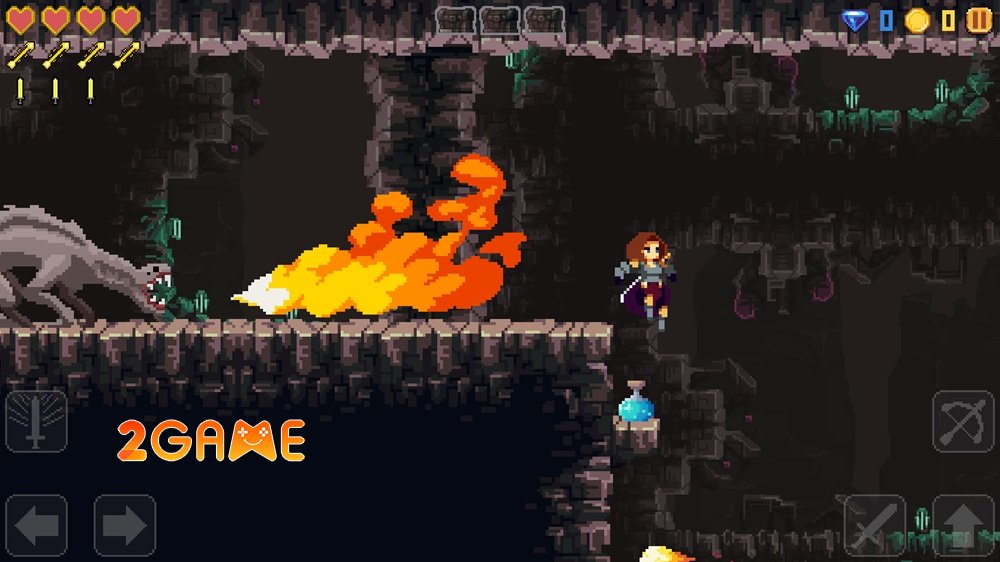The image size is (1000, 562).
Task: Attack using the diagonal sword button
Action: point(875,525)
